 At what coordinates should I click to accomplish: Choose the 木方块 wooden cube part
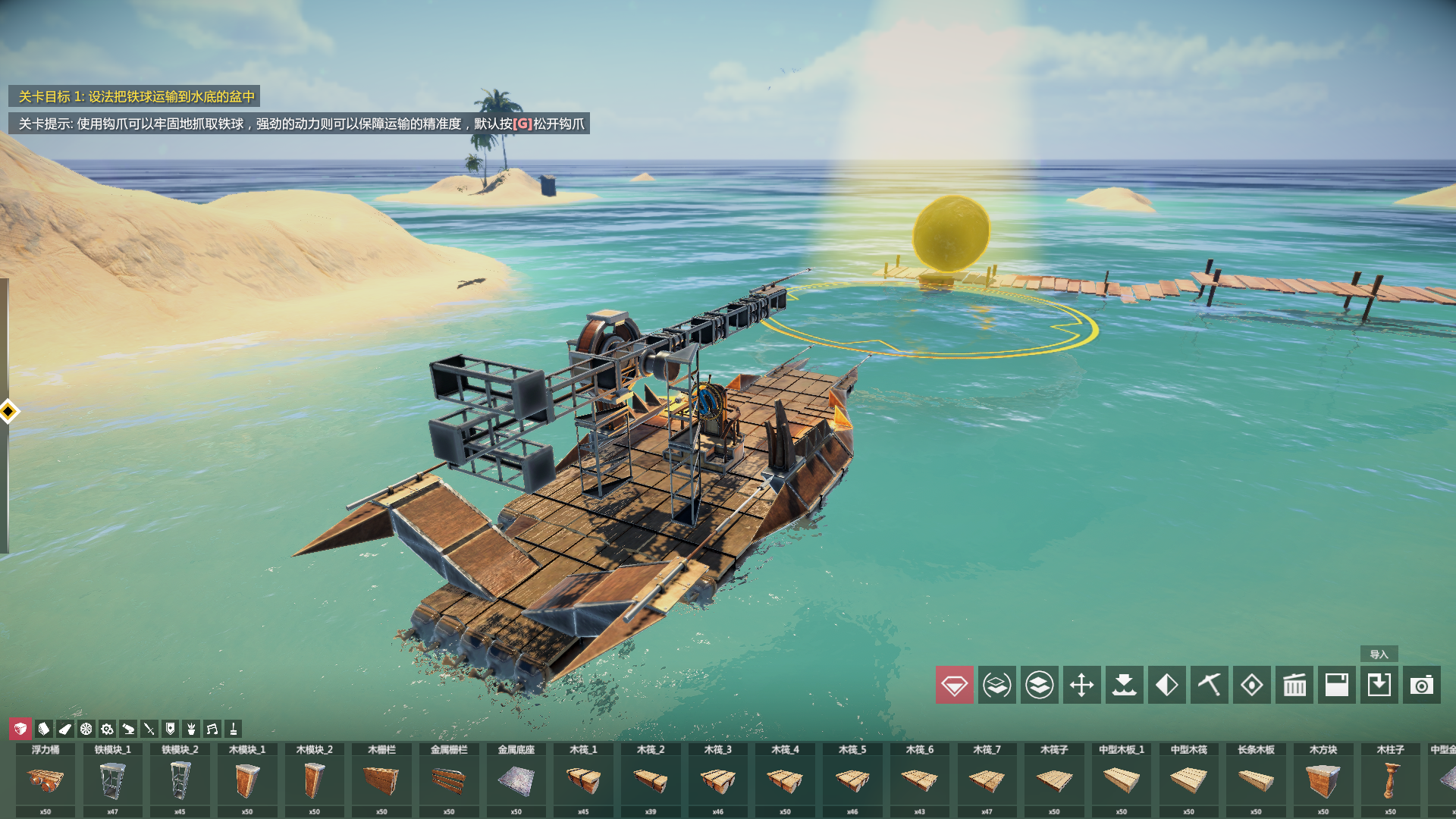tap(1323, 780)
